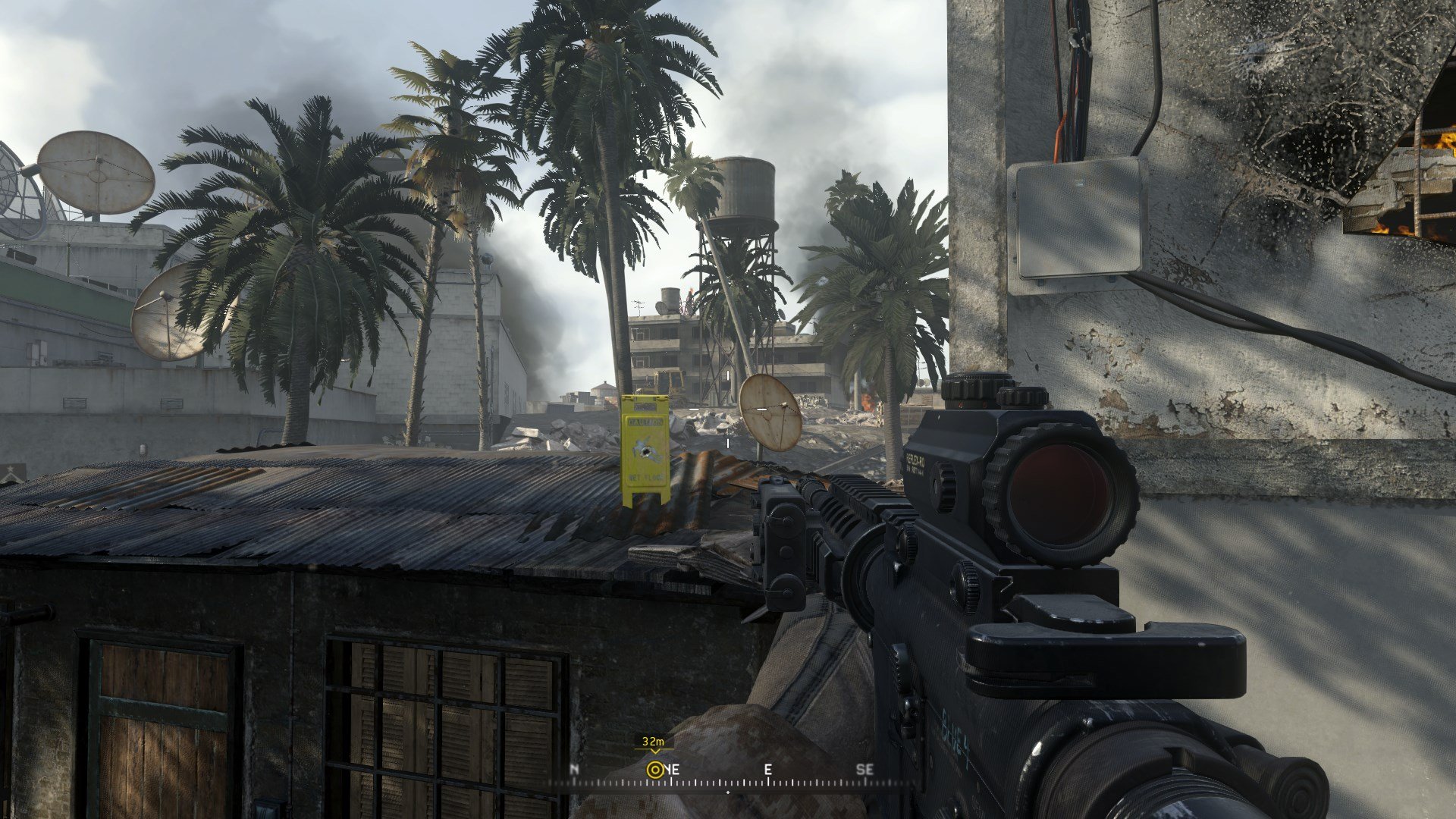
Task: Click the small satellite dish on the roof
Action: pos(768,413)
